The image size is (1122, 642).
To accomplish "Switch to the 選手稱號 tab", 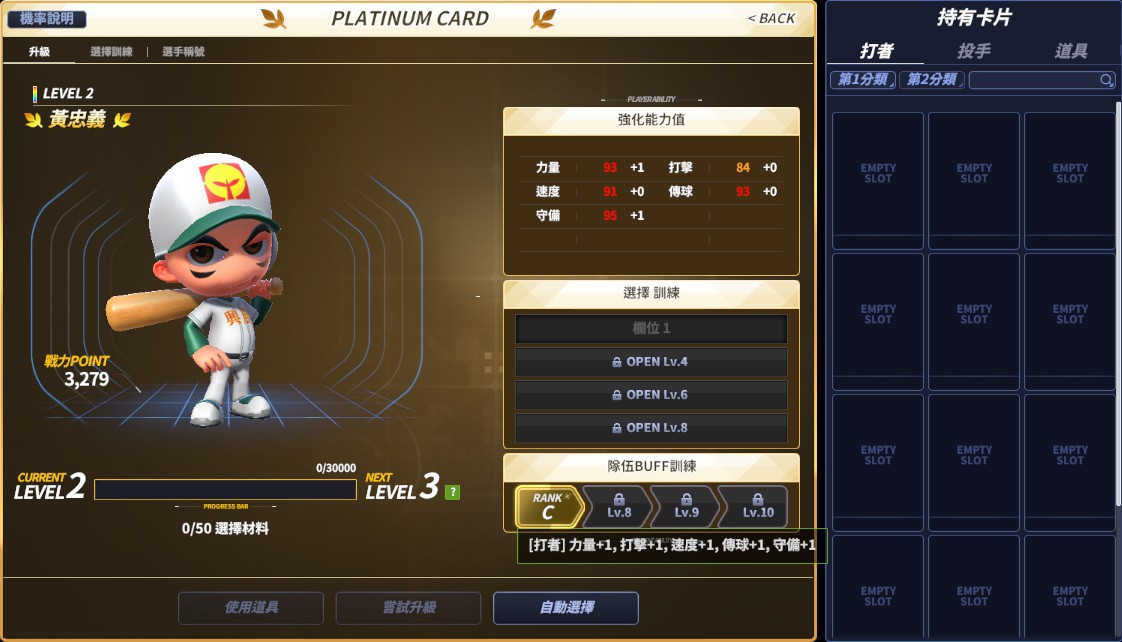I will click(x=183, y=52).
